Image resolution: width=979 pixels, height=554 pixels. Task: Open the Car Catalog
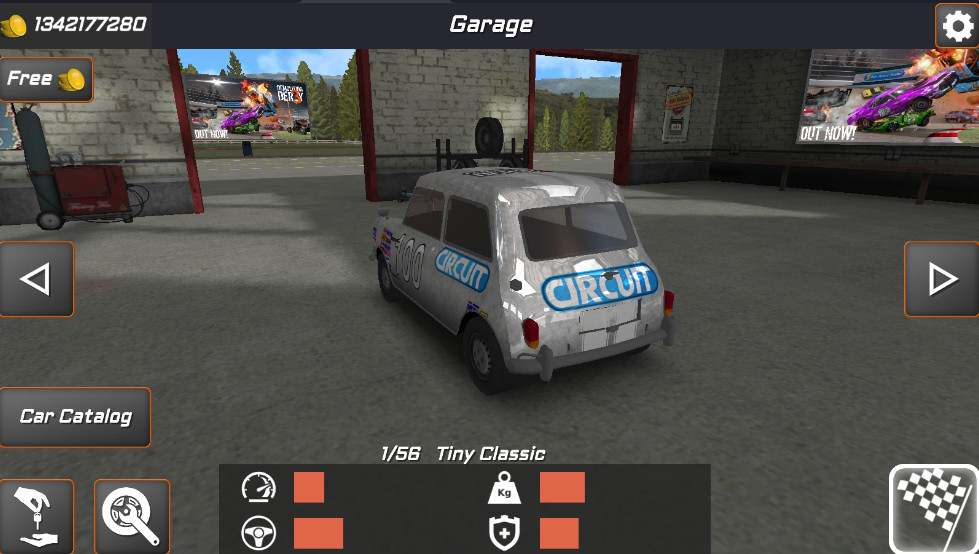[x=75, y=416]
